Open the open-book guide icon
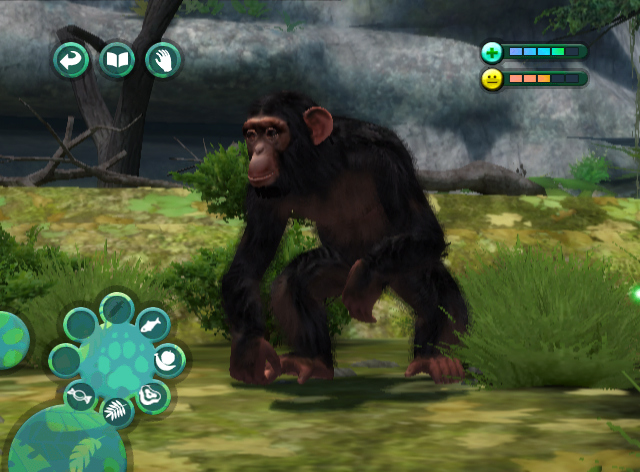Image resolution: width=640 pixels, height=472 pixels. (x=117, y=61)
